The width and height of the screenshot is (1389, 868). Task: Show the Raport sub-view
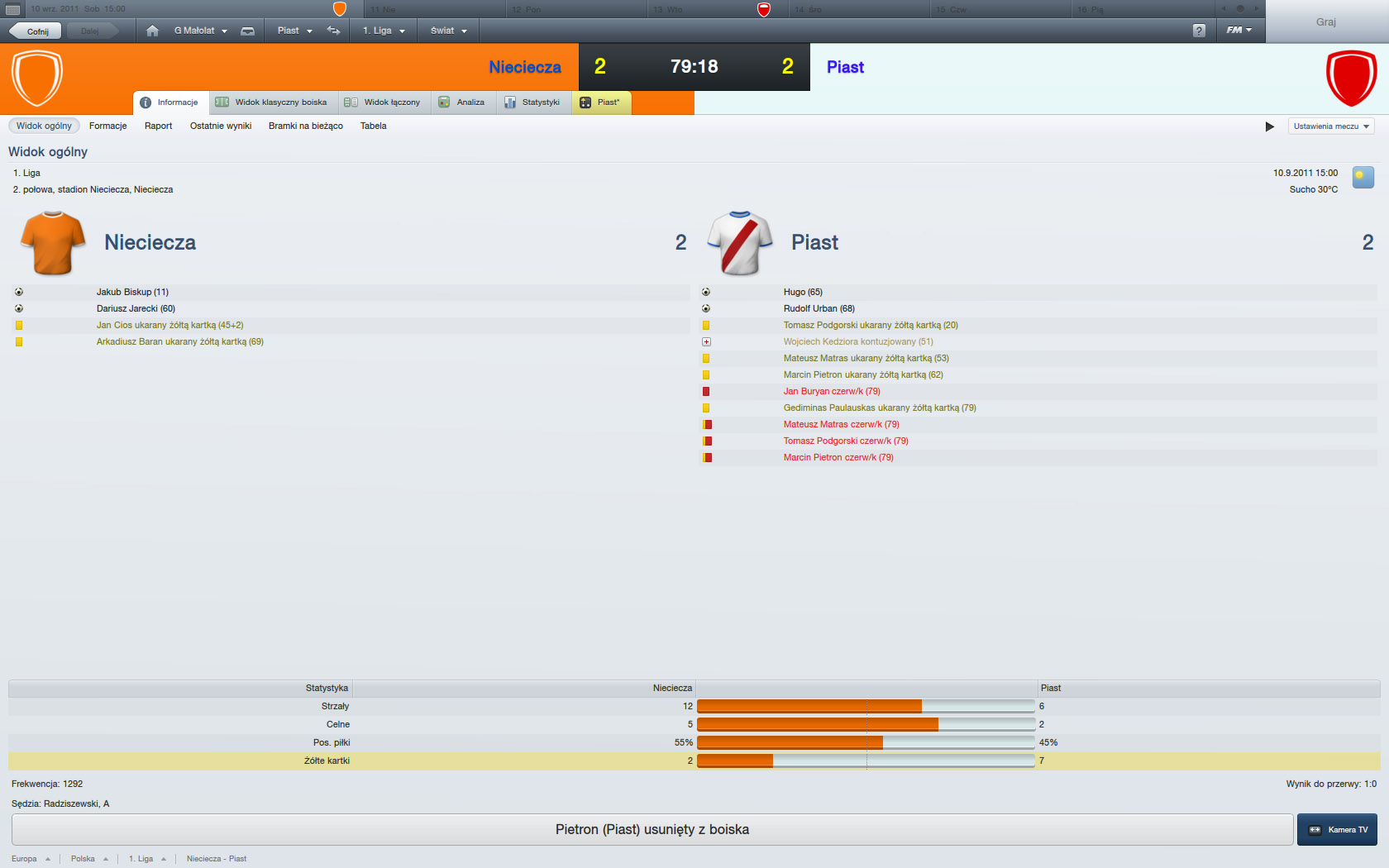158,126
